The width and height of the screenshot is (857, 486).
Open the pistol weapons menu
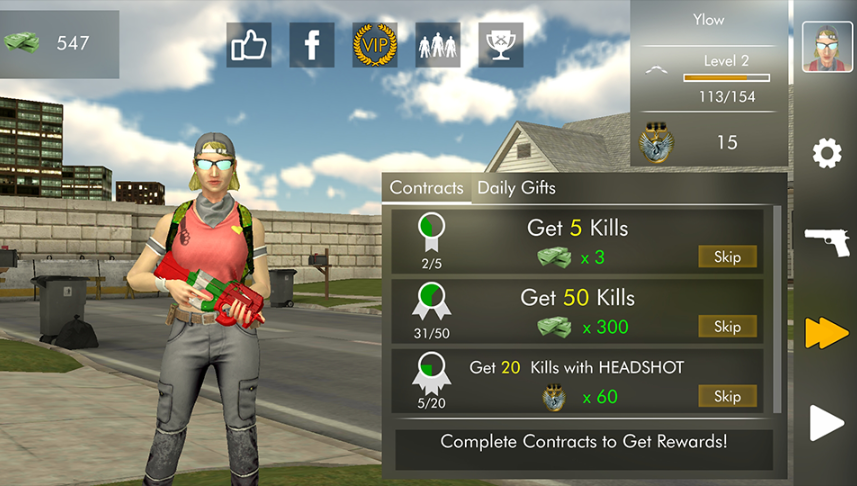827,241
